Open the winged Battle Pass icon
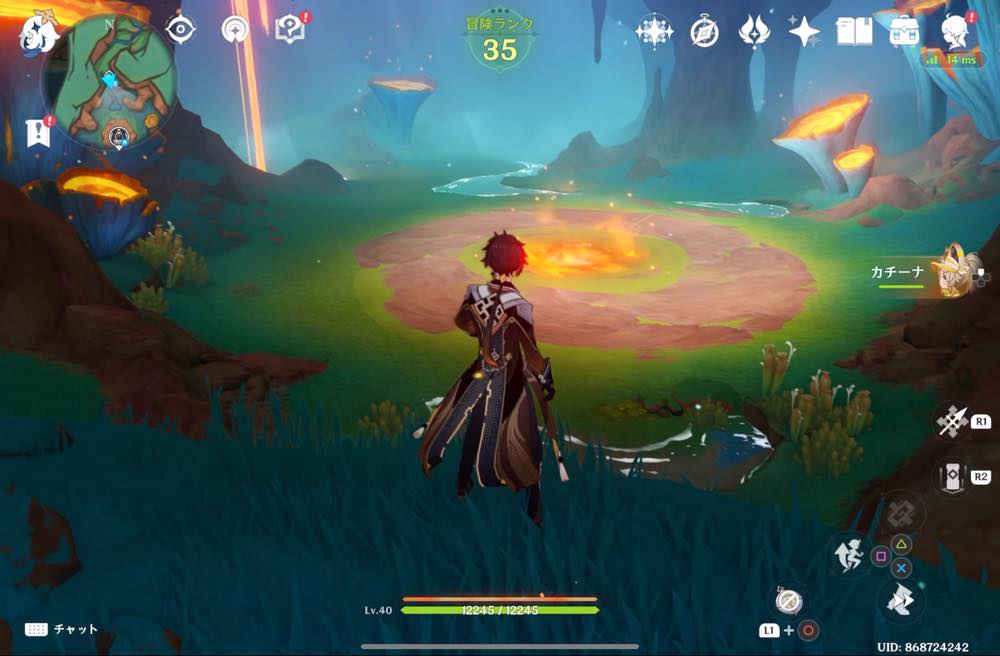1000x656 pixels. pos(754,32)
